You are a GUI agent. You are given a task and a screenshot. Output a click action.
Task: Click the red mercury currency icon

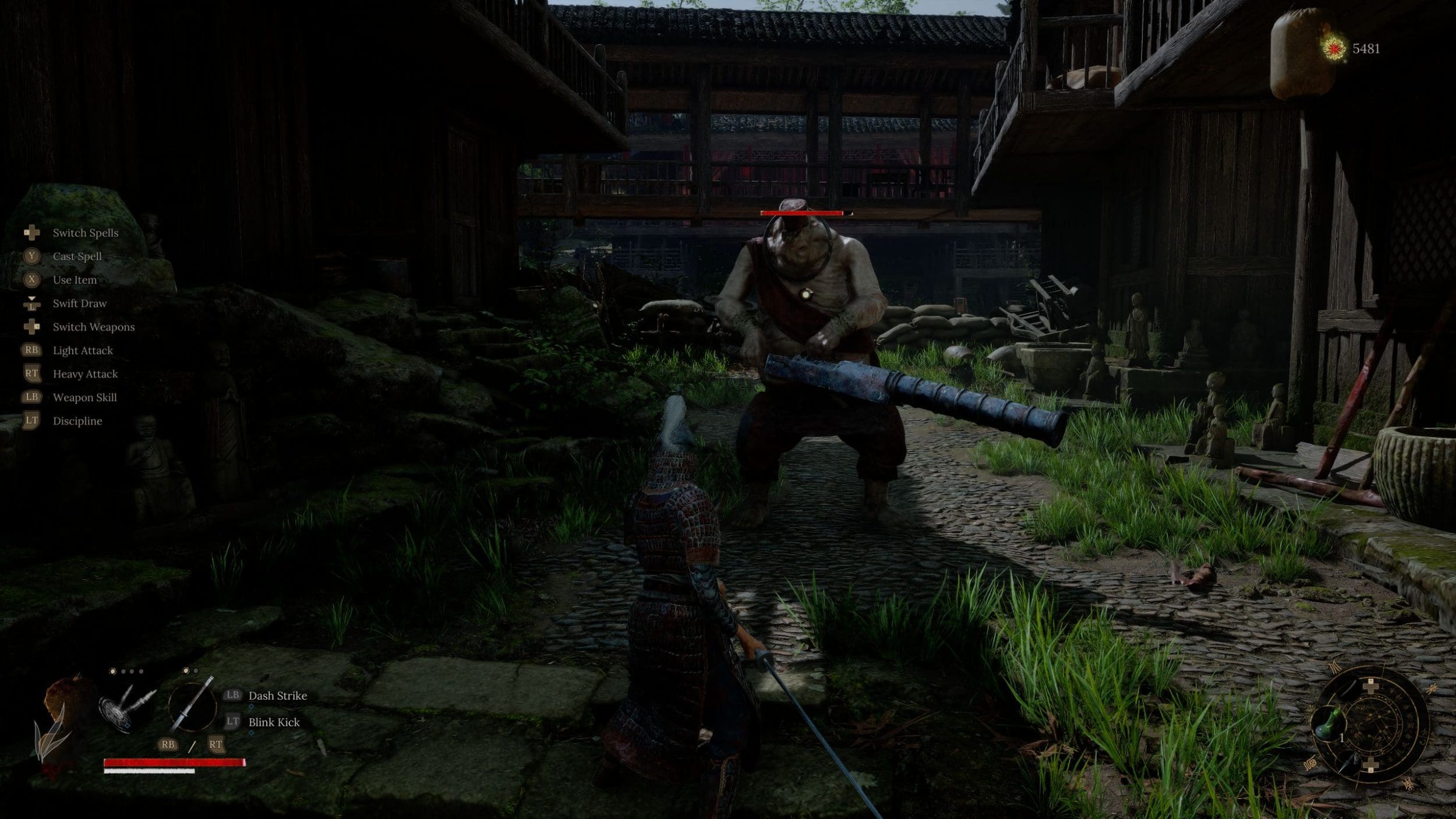[x=1334, y=48]
